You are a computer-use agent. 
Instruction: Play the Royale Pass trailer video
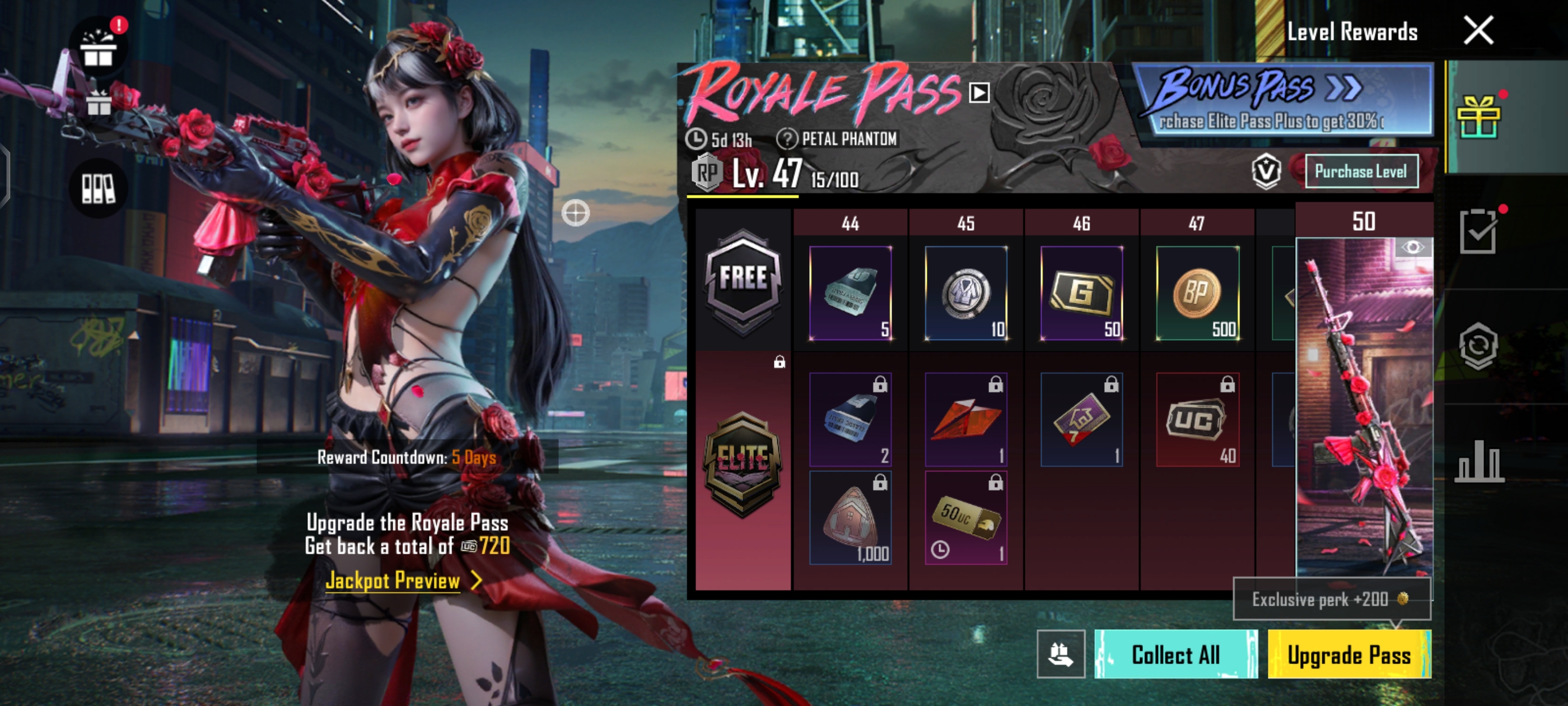979,92
